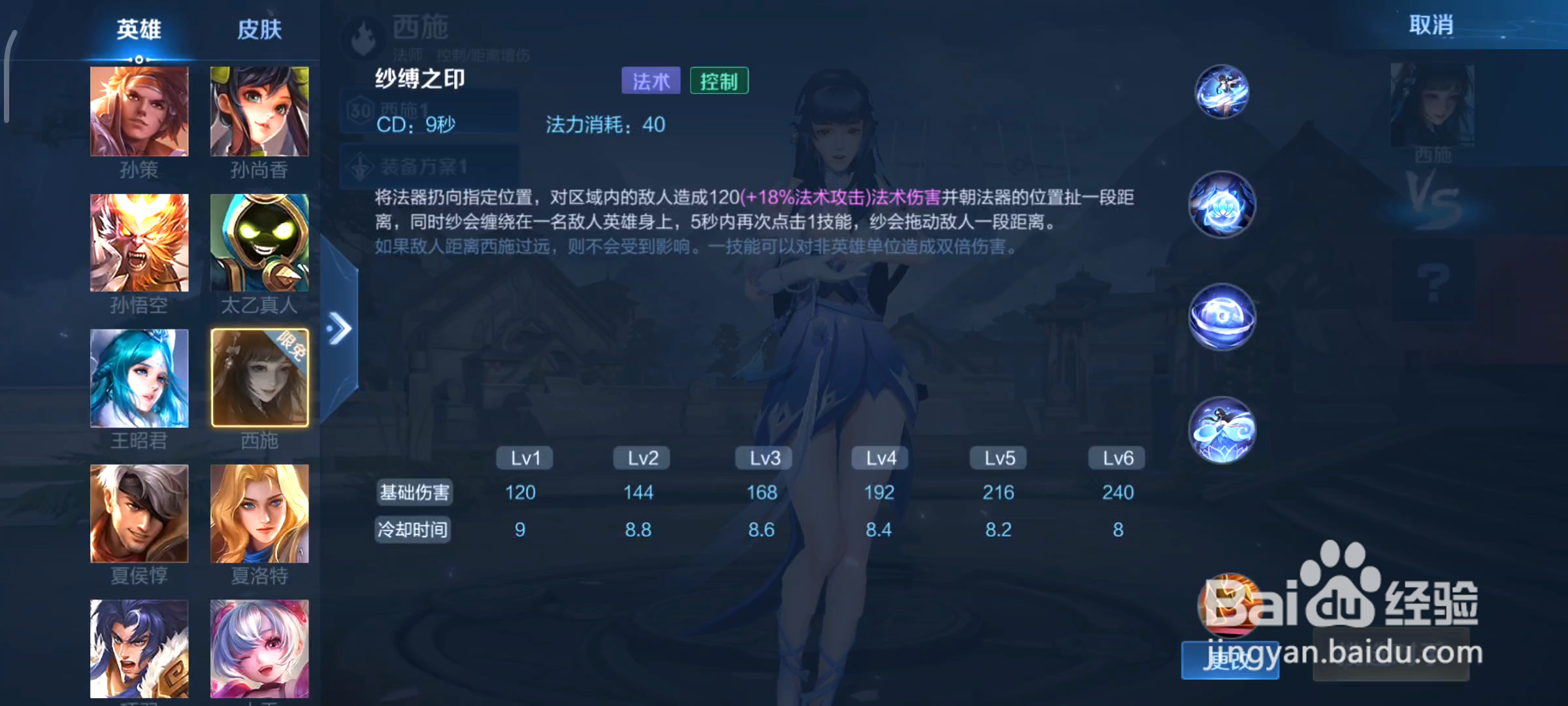
Task: Switch to the 皮肤 tab
Action: point(259,29)
